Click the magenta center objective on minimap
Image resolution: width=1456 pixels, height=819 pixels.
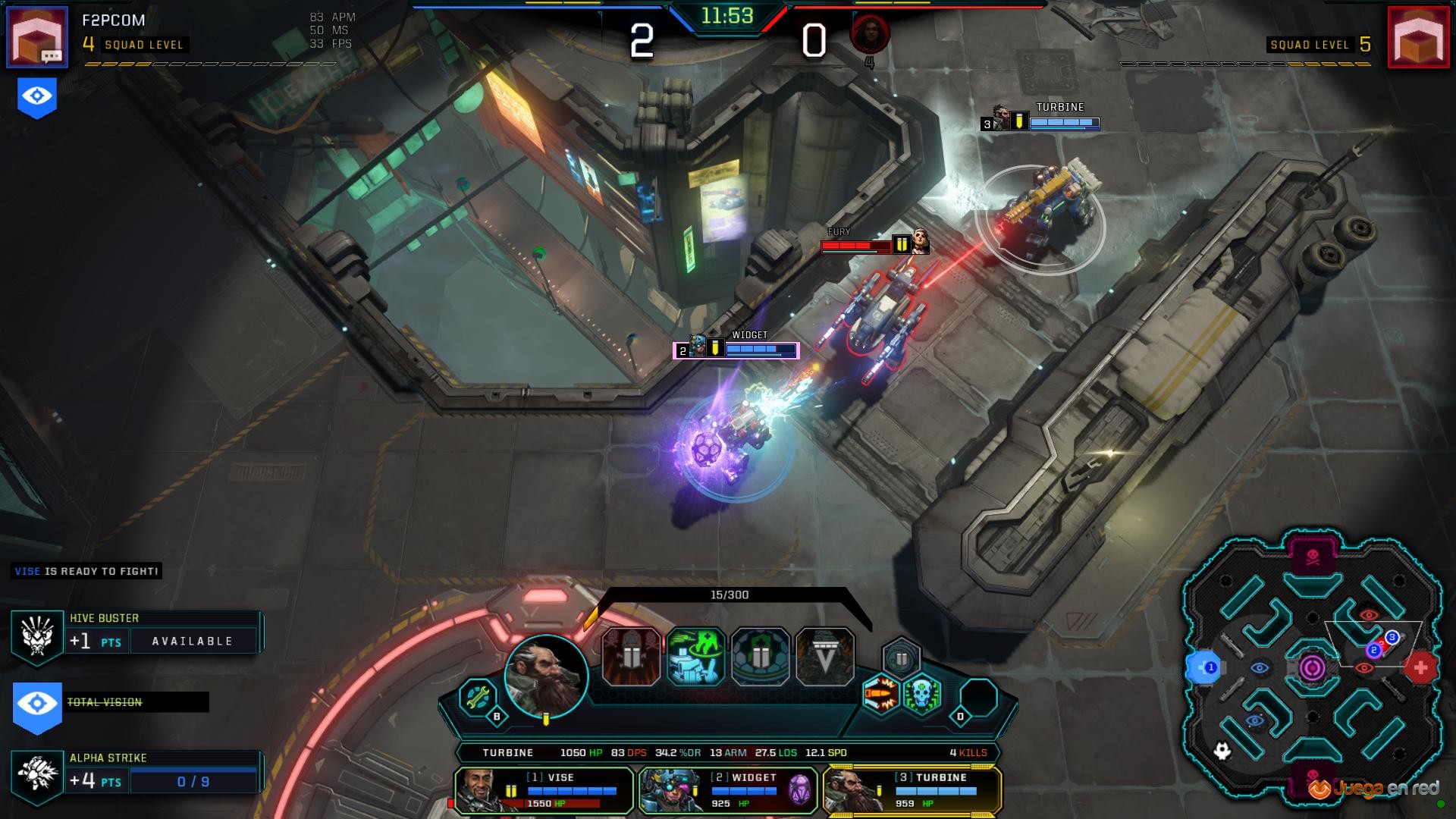pyautogui.click(x=1313, y=668)
